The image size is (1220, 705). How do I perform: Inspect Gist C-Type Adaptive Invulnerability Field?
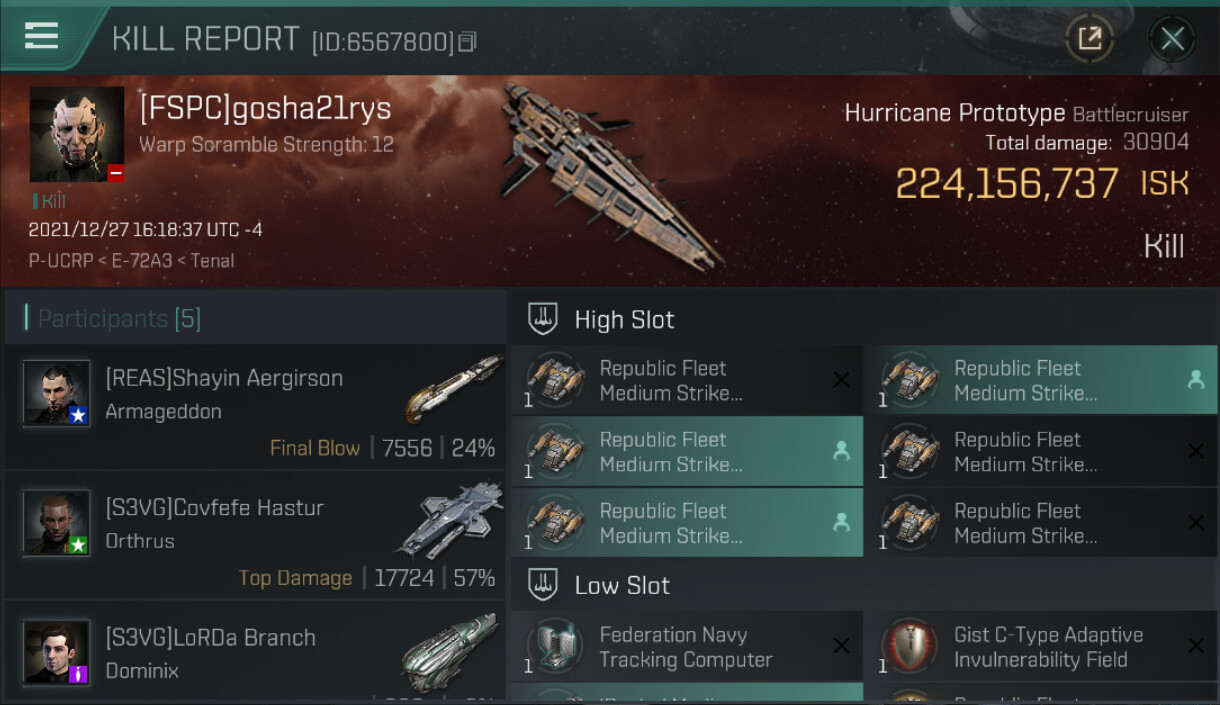tap(1040, 647)
